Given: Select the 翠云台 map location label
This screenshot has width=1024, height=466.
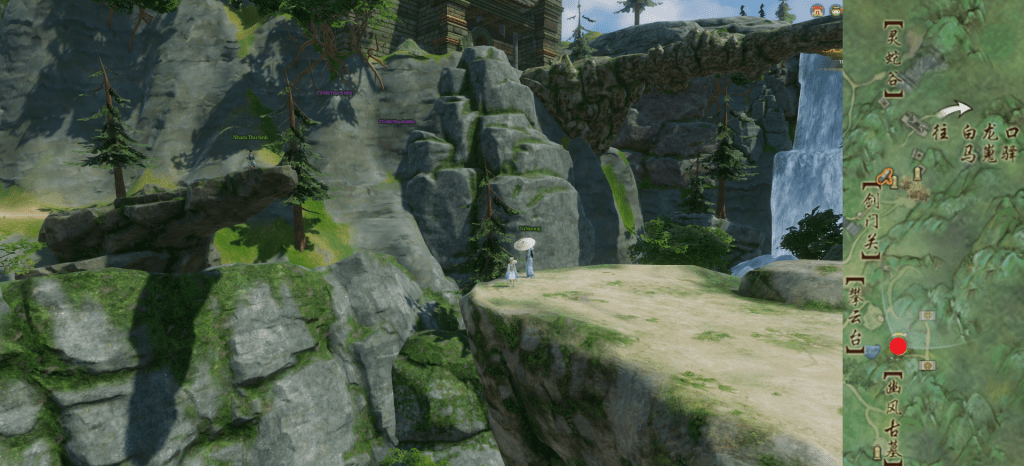Looking at the screenshot, I should (855, 314).
